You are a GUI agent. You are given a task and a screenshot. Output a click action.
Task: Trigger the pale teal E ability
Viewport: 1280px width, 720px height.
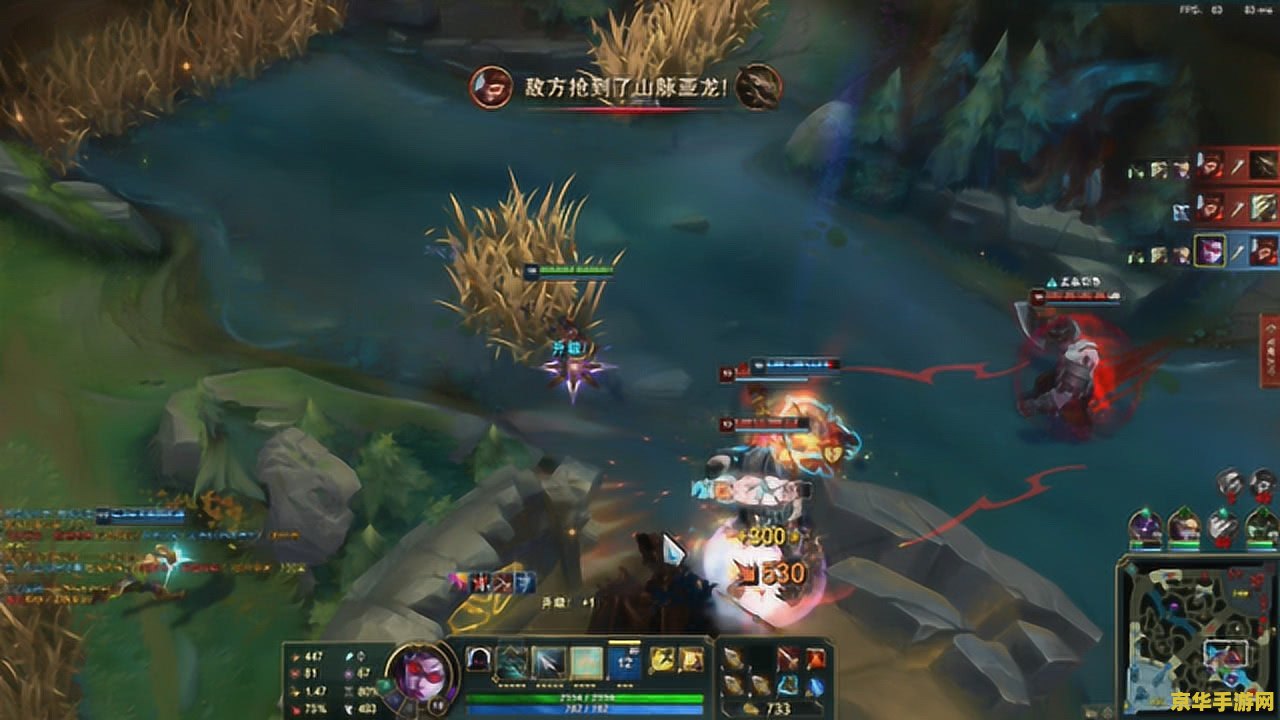(x=586, y=661)
